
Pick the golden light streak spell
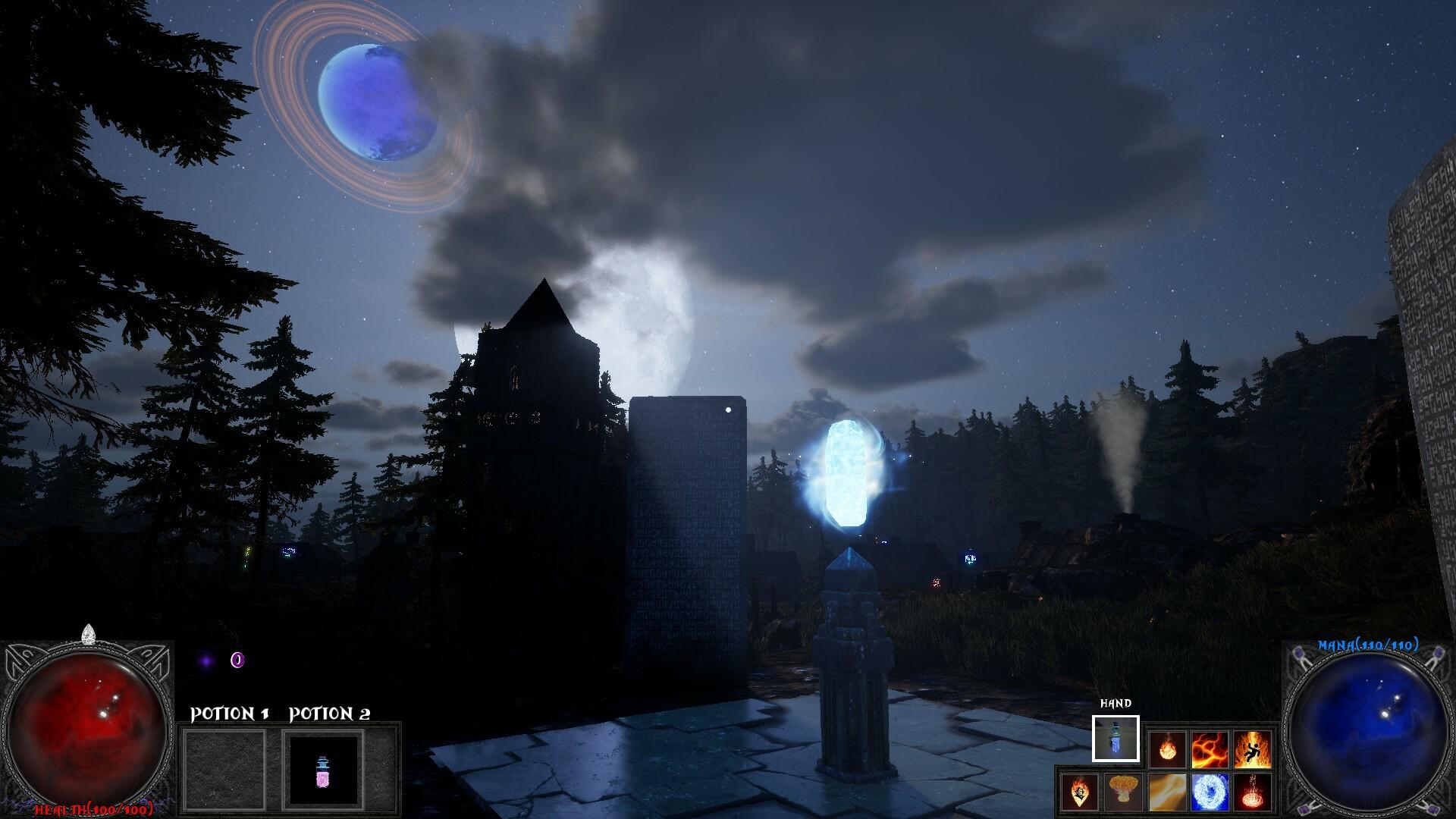[x=1166, y=792]
